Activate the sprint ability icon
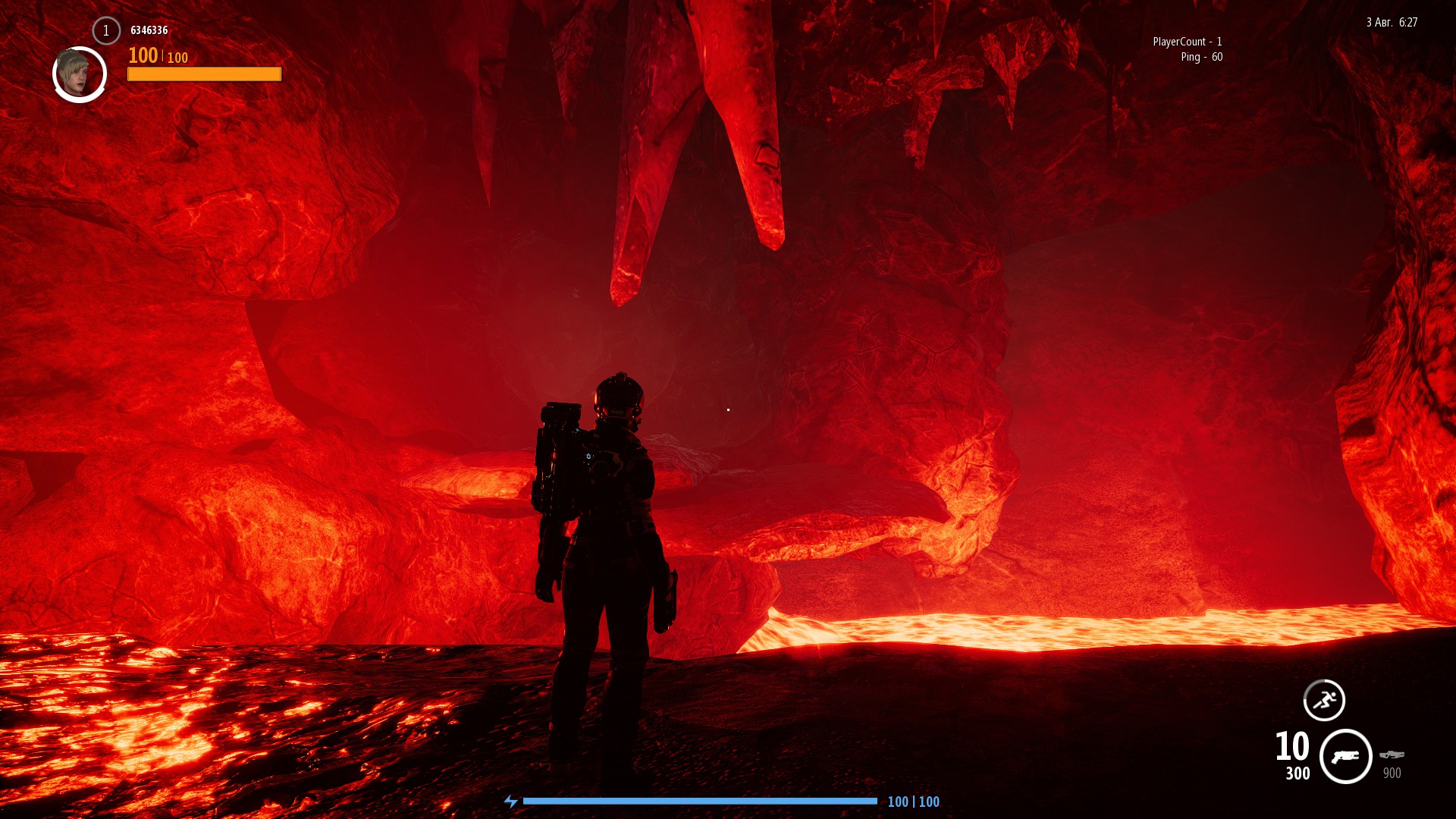 coord(1324,700)
